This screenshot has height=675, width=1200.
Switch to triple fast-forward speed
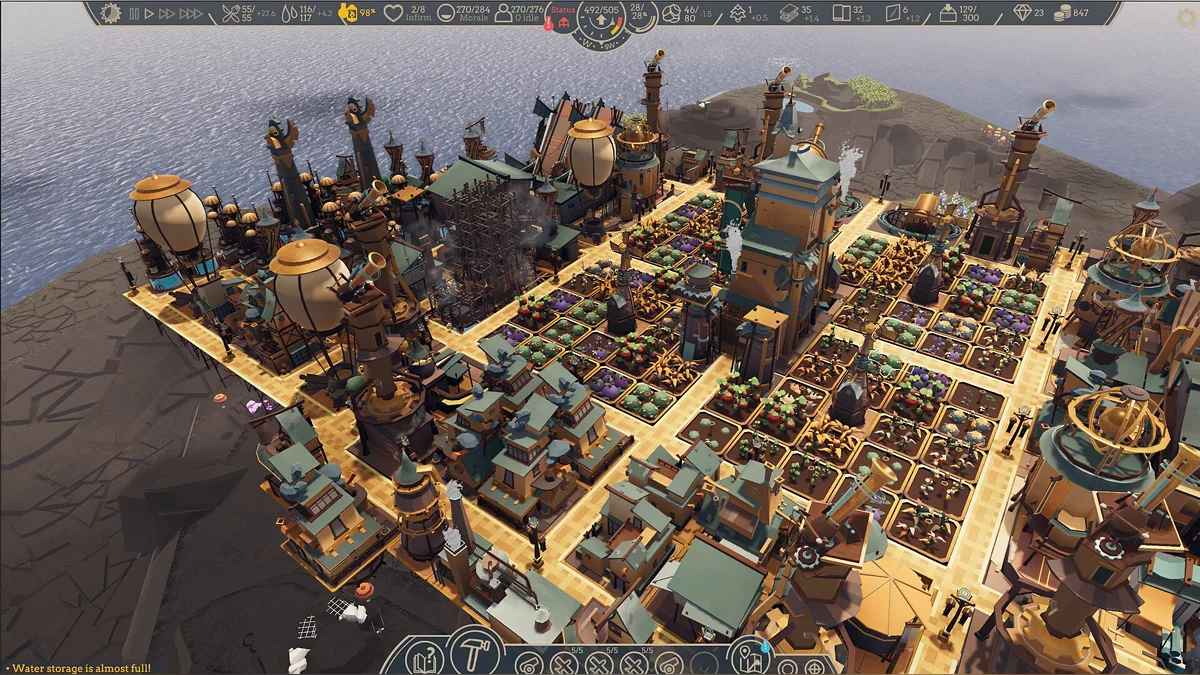click(192, 14)
